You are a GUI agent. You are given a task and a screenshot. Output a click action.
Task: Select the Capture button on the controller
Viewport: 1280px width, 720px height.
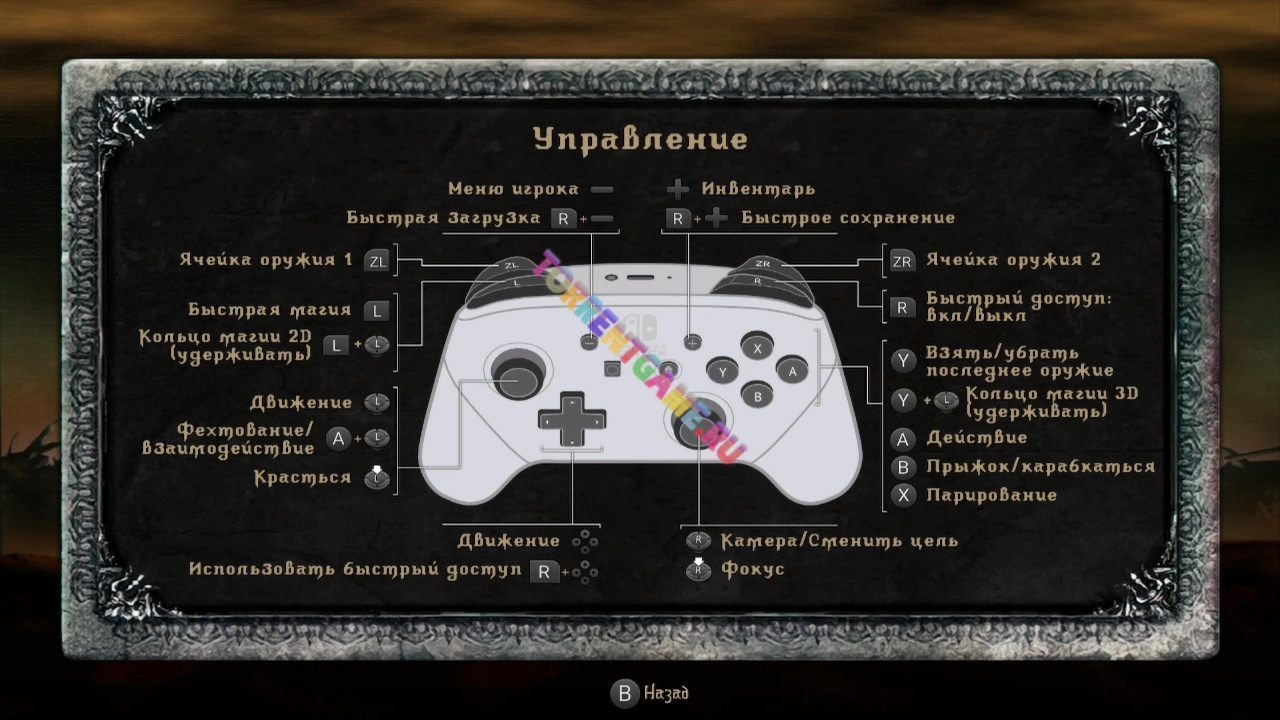[612, 368]
